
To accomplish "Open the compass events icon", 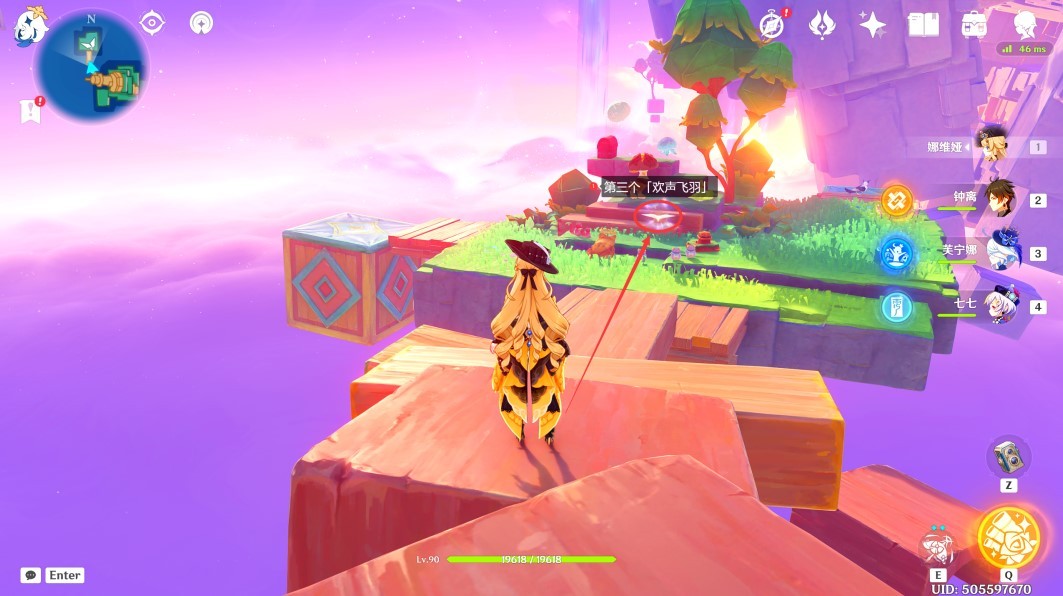I will pyautogui.click(x=772, y=24).
